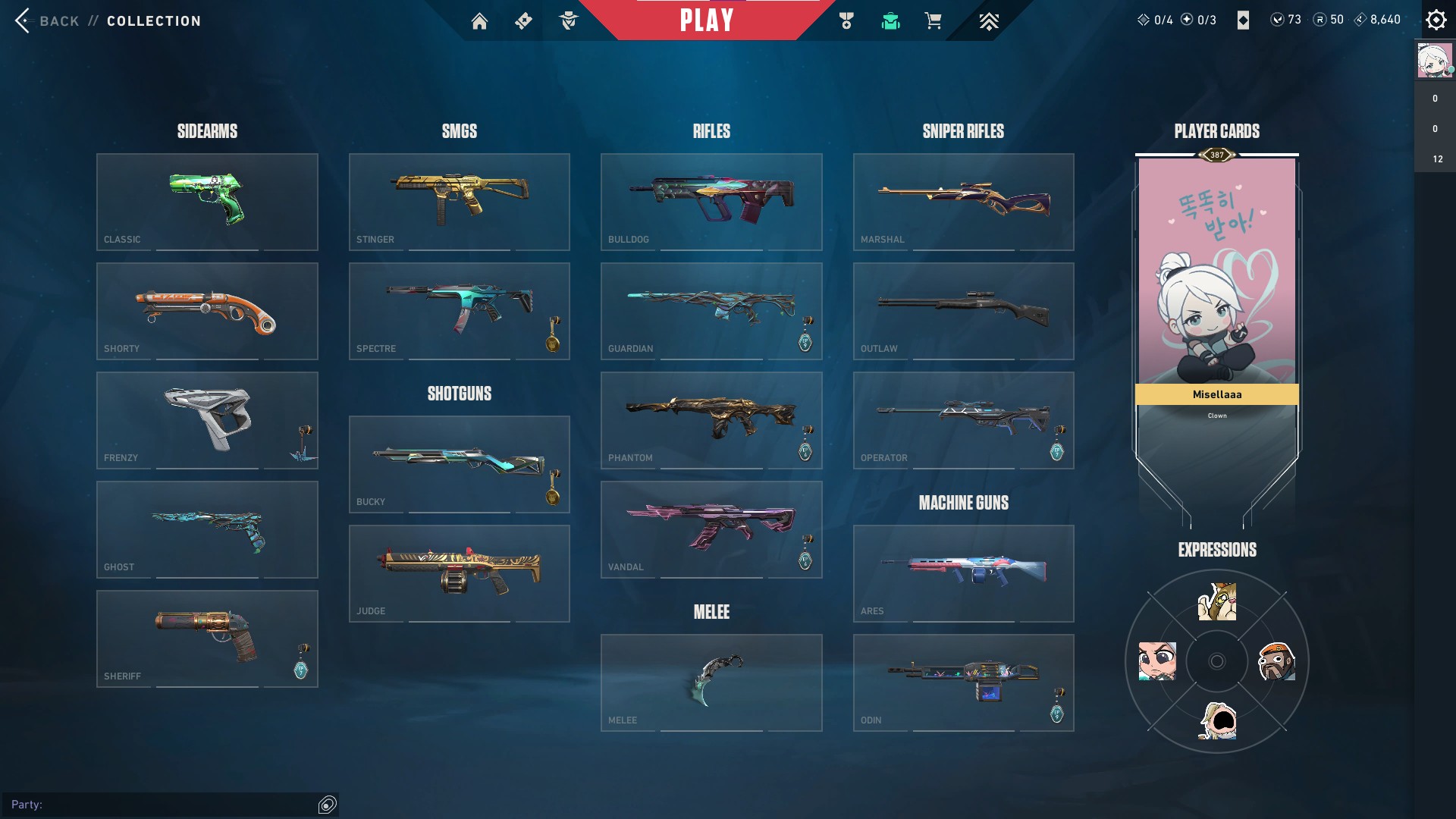Select the Phantom rifle slot
This screenshot has height=819, width=1456.
[711, 420]
